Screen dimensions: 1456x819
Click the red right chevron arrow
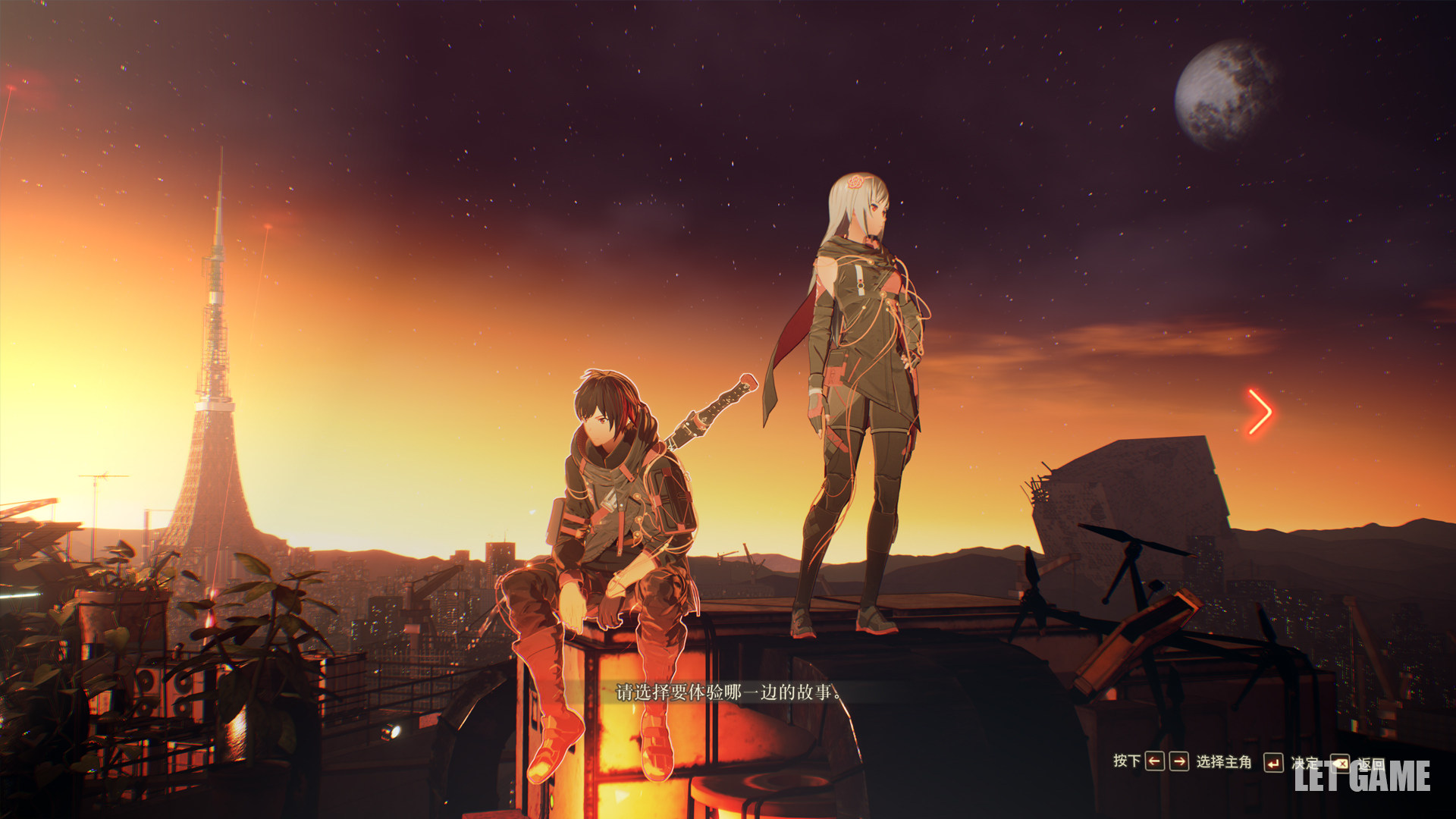(x=1260, y=412)
